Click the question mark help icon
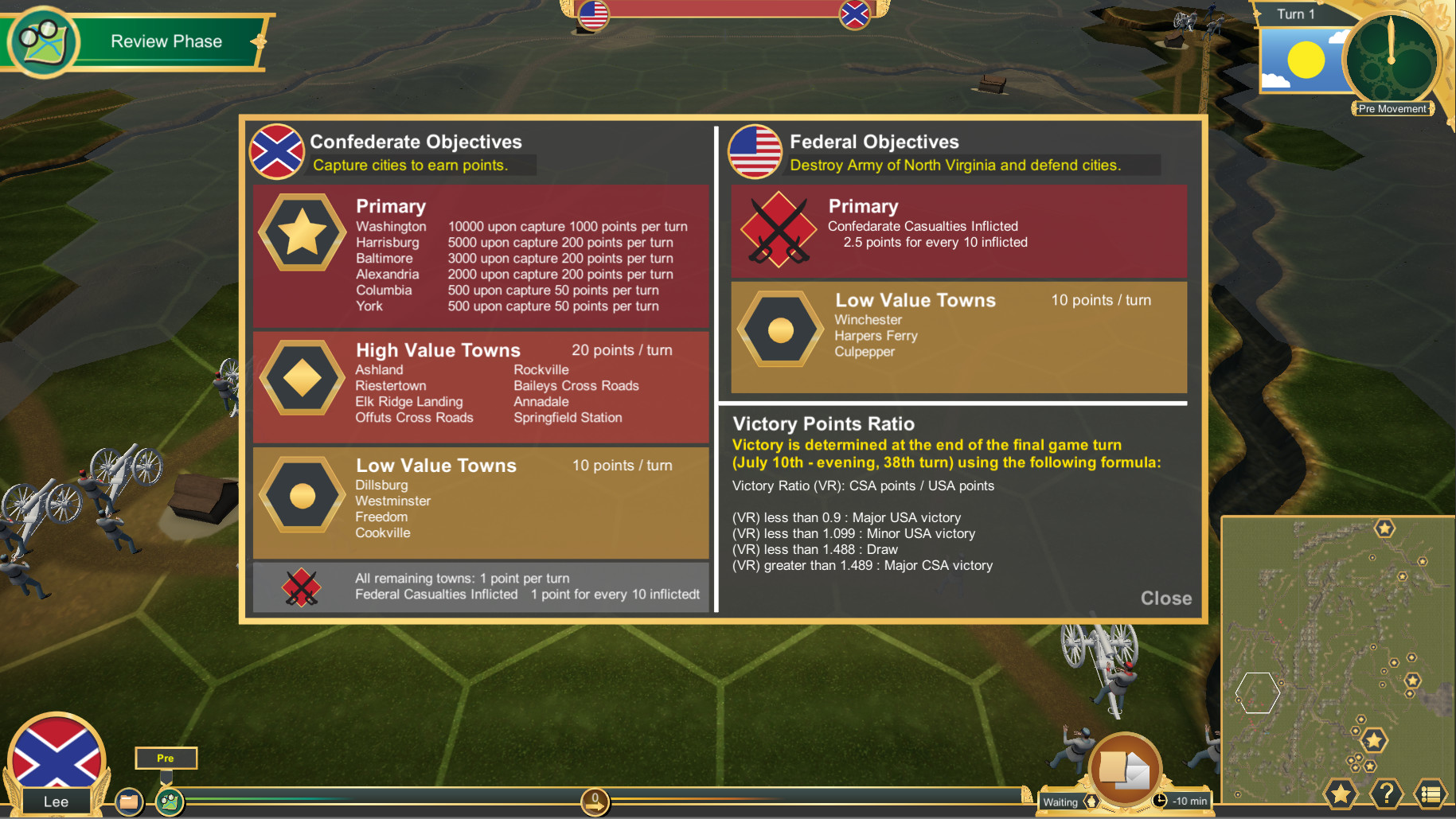The width and height of the screenshot is (1456, 819). [1387, 794]
